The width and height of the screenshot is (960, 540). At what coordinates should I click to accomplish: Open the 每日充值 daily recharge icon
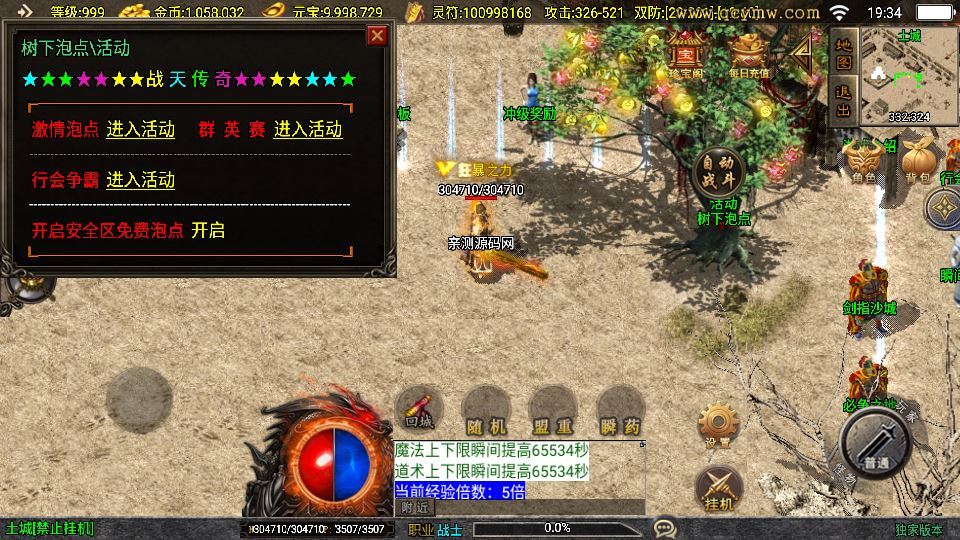click(x=749, y=57)
